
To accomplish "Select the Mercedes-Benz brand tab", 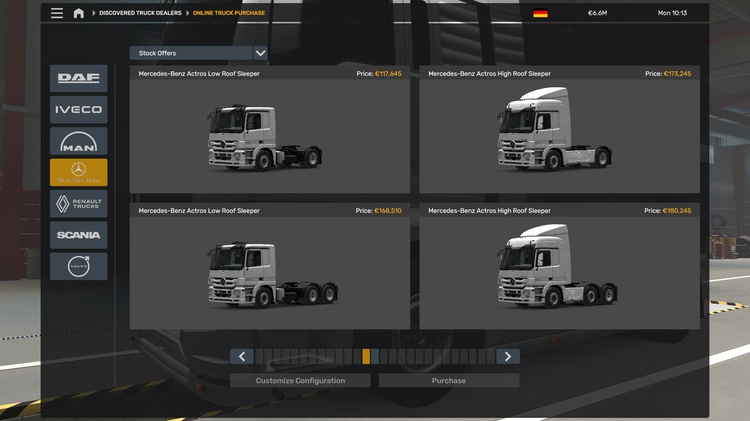I will [x=78, y=172].
